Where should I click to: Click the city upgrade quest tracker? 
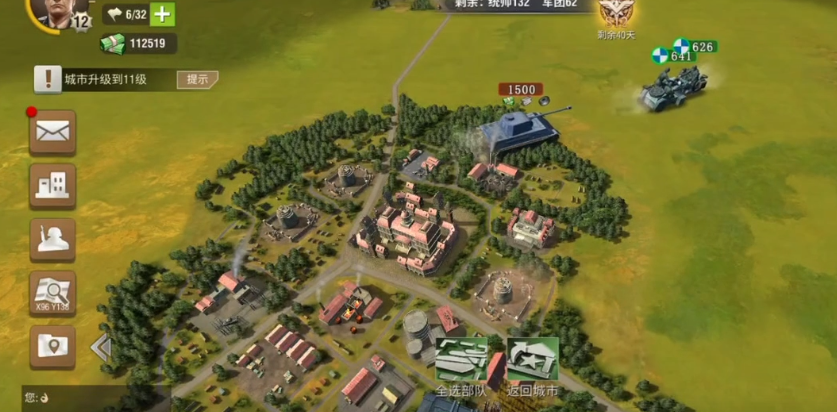click(x=105, y=80)
